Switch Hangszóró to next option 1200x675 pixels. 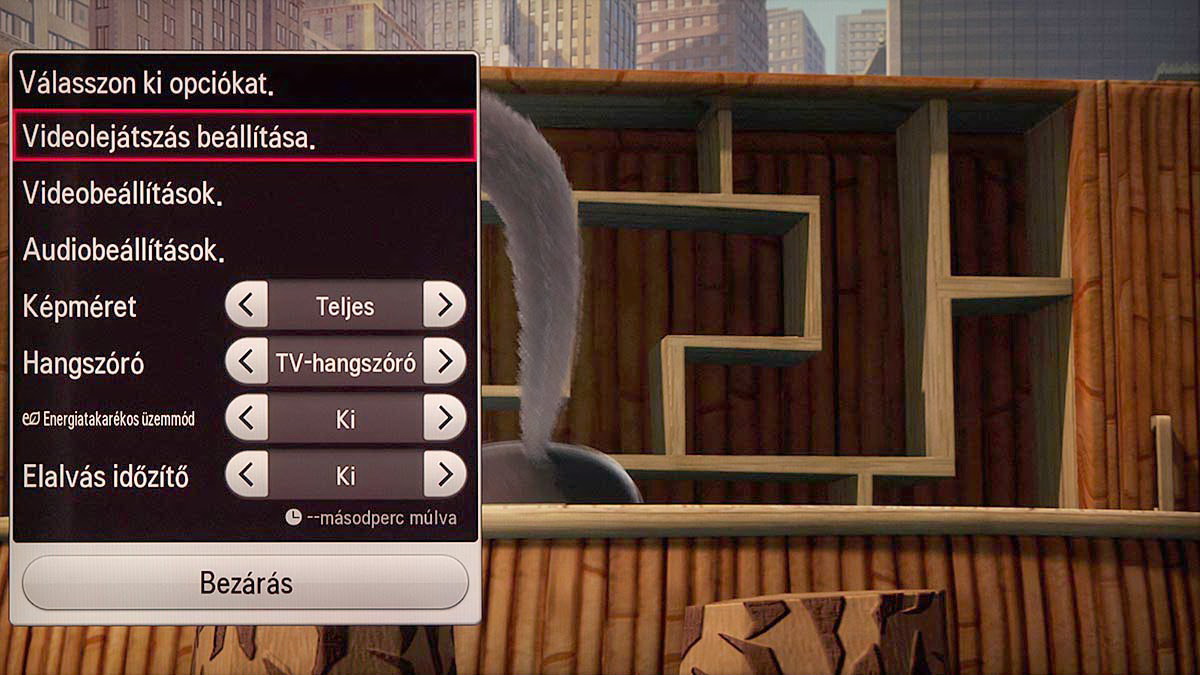(x=444, y=362)
